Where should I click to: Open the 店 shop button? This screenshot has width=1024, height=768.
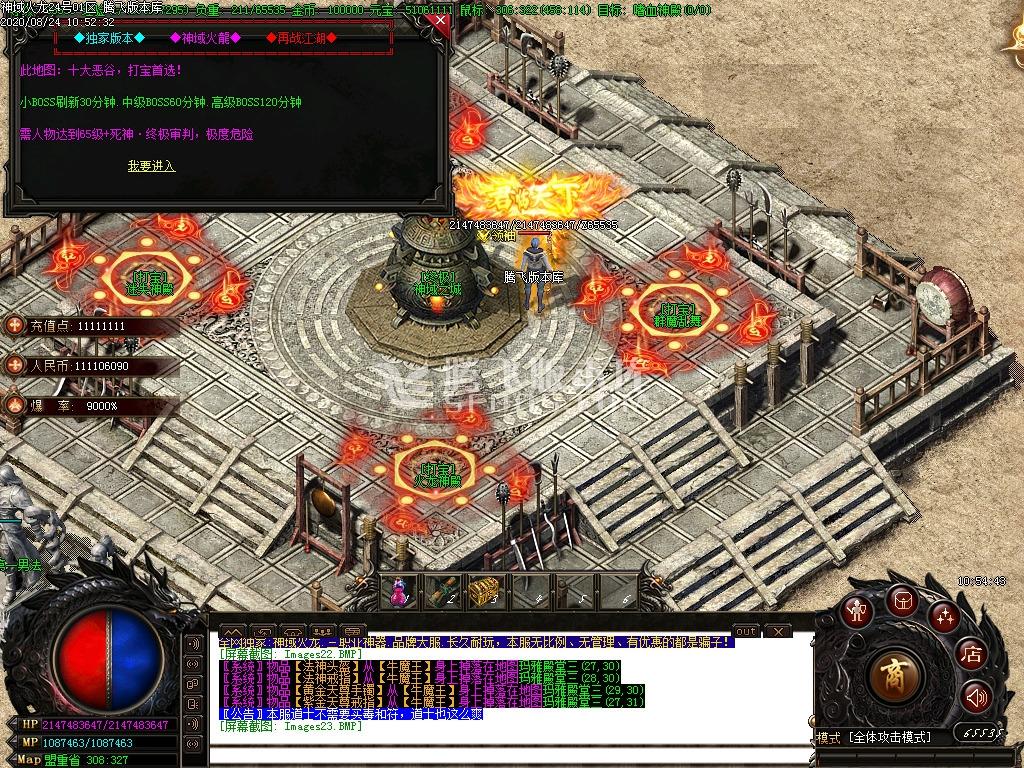pyautogui.click(x=970, y=655)
